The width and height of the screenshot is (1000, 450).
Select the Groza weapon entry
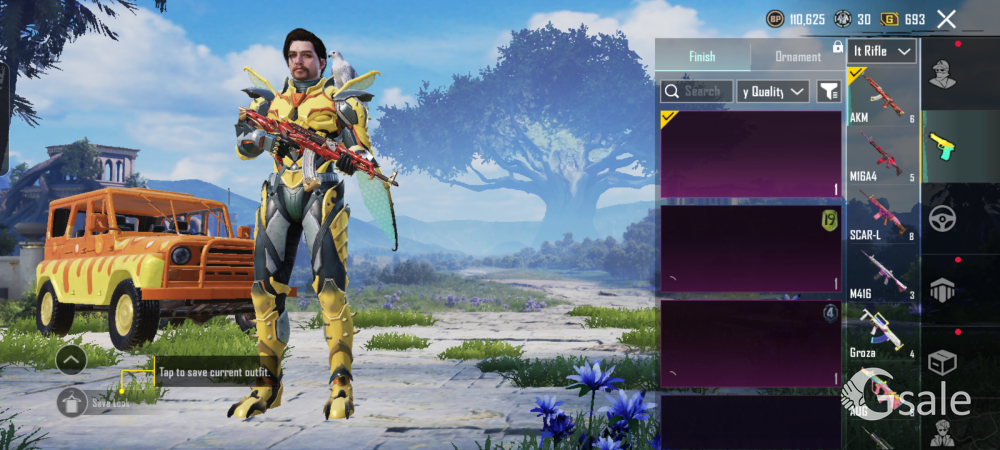tap(882, 332)
